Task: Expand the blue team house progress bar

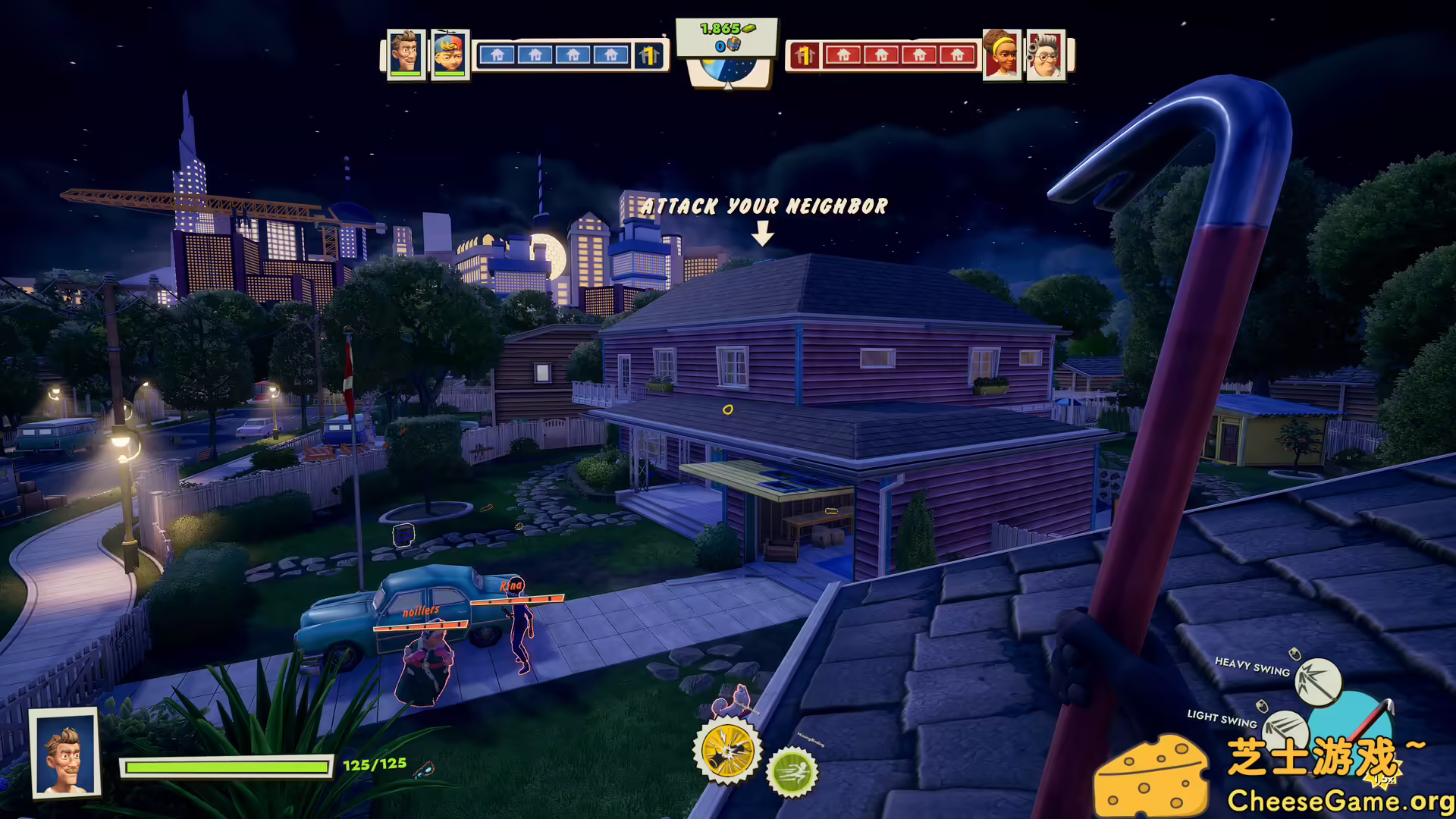Action: [573, 54]
